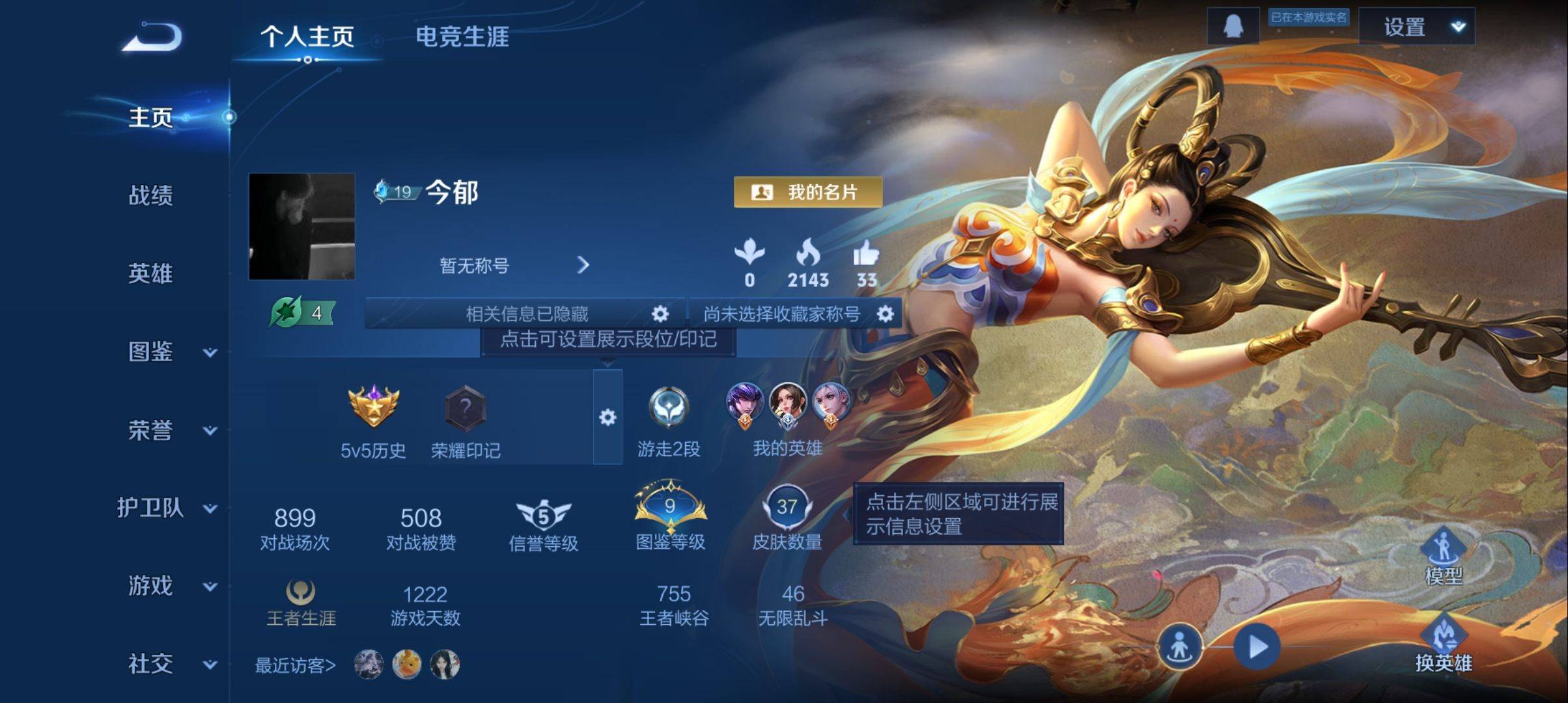The image size is (1568, 703).
Task: Open the 暂无称号 title selector
Action: point(513,265)
